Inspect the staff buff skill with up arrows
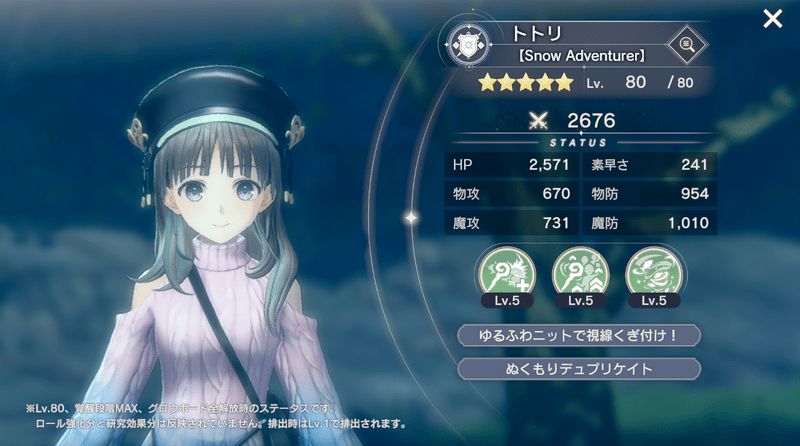 click(x=578, y=273)
